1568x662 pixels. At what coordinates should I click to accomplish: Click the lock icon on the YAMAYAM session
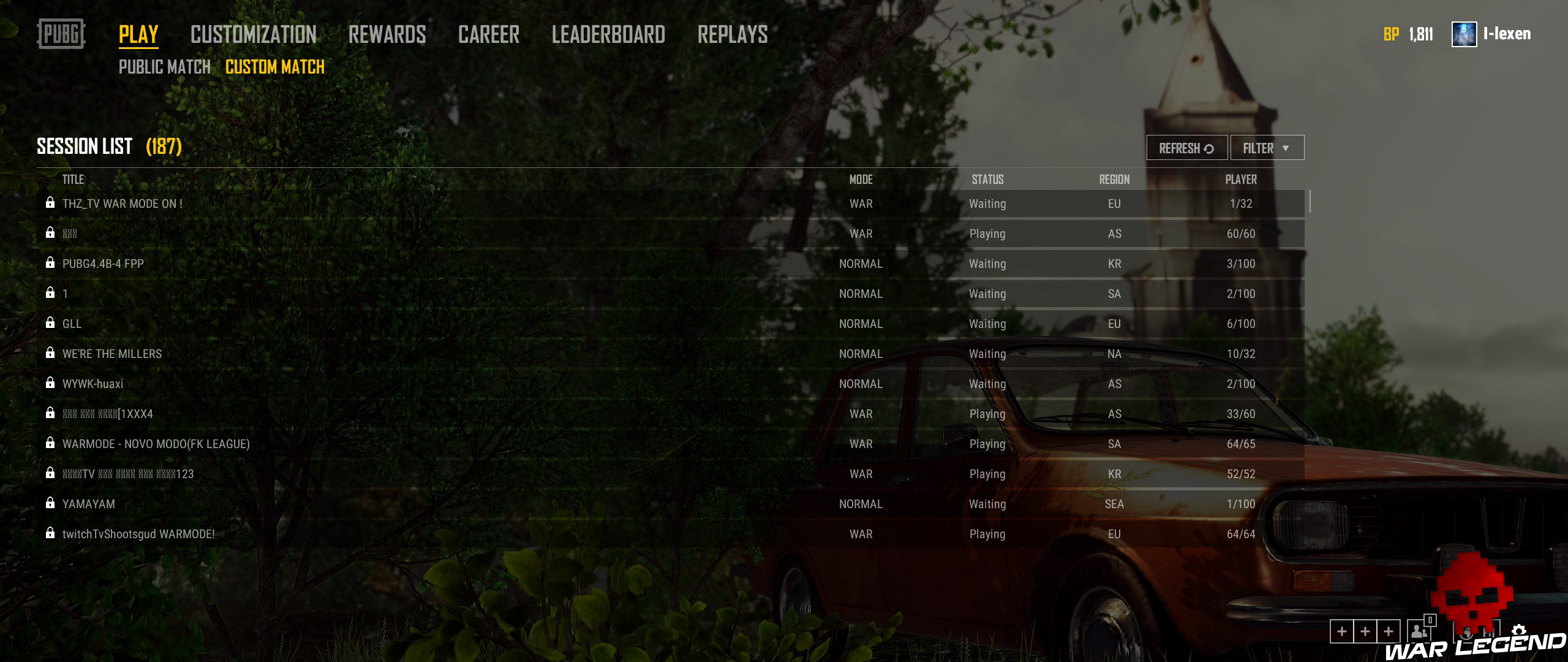pos(50,504)
